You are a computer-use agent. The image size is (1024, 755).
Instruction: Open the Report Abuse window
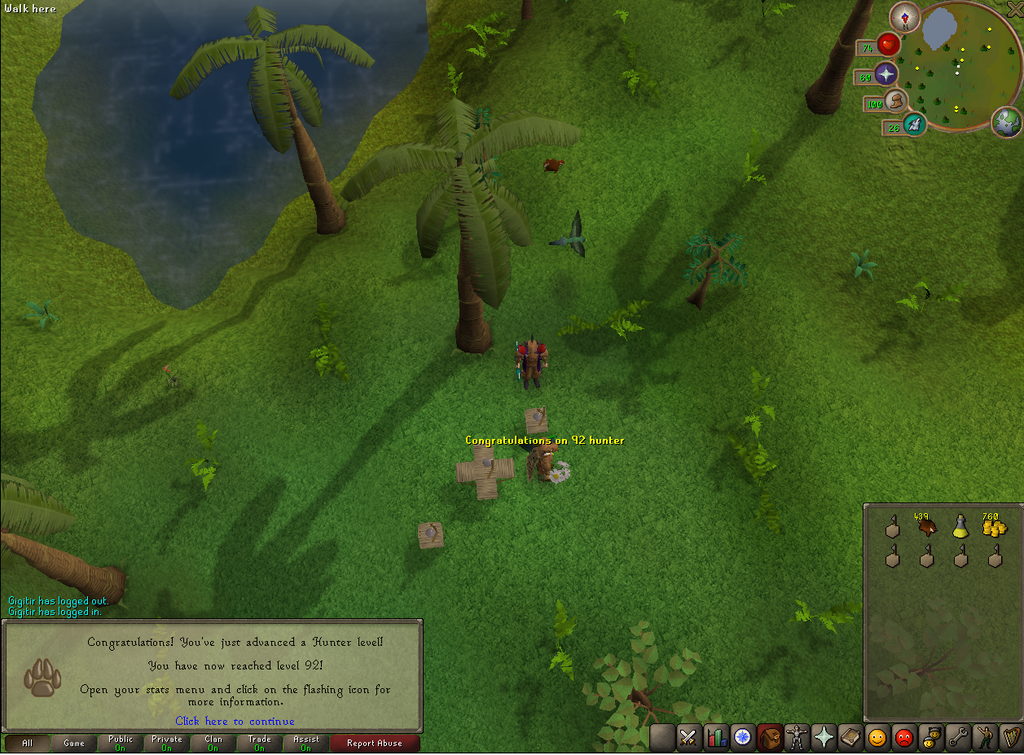(x=374, y=743)
